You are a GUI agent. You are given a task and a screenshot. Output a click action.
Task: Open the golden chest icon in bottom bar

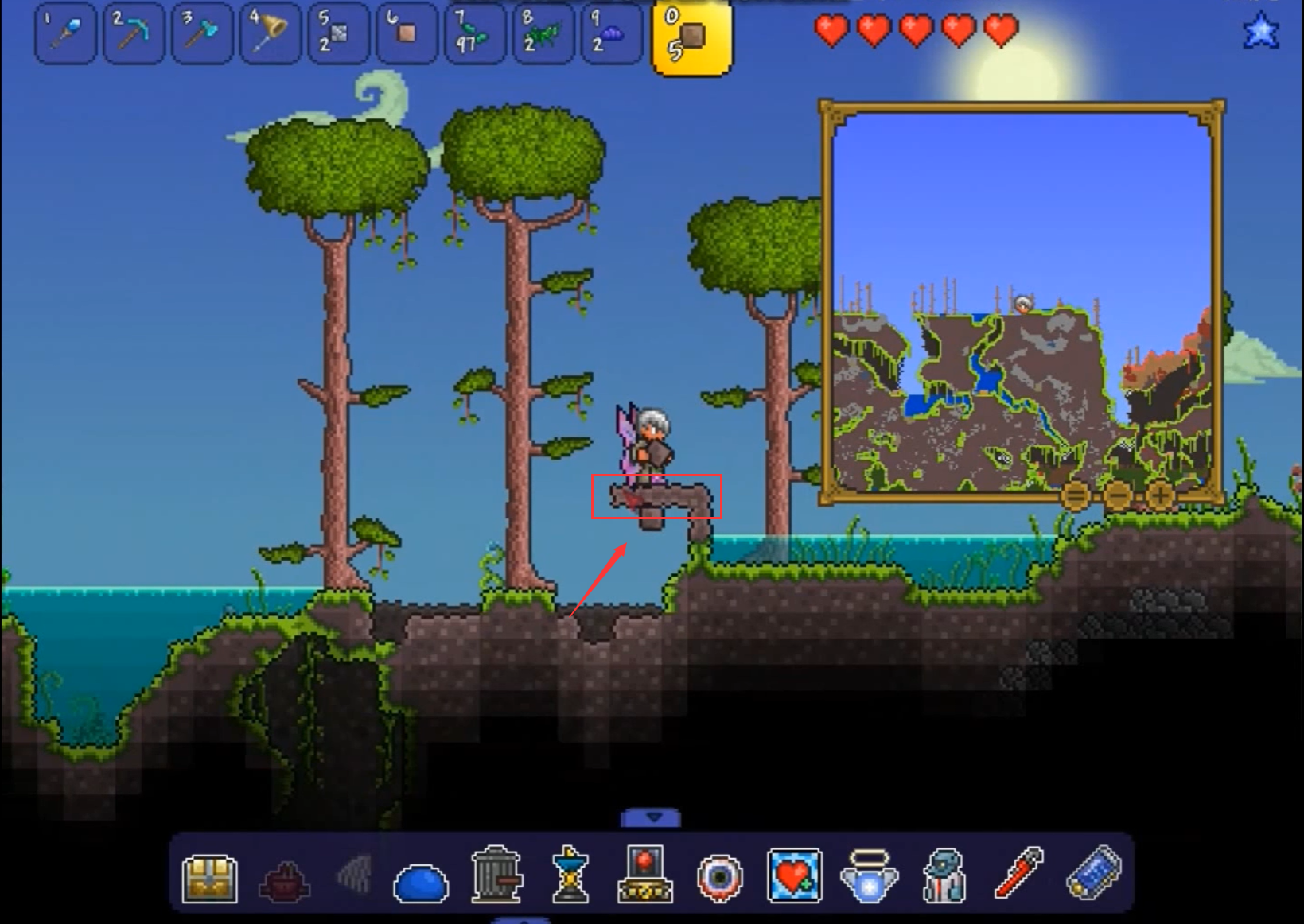click(209, 878)
